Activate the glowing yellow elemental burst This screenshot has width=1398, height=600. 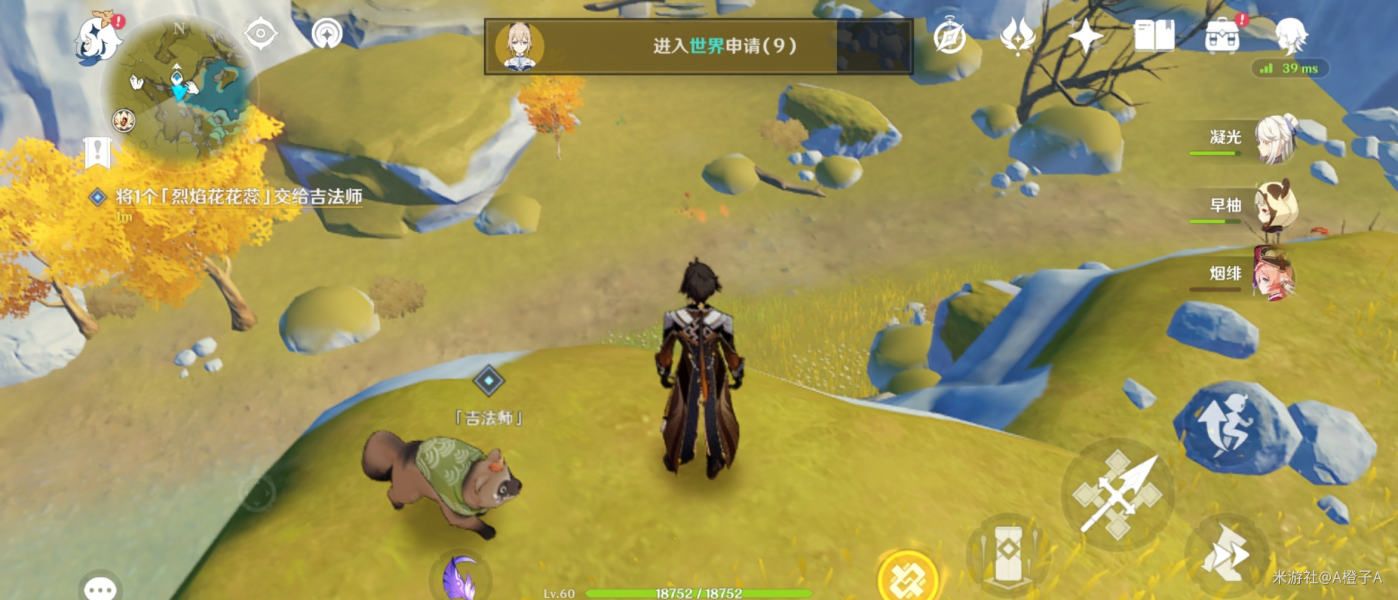point(907,578)
